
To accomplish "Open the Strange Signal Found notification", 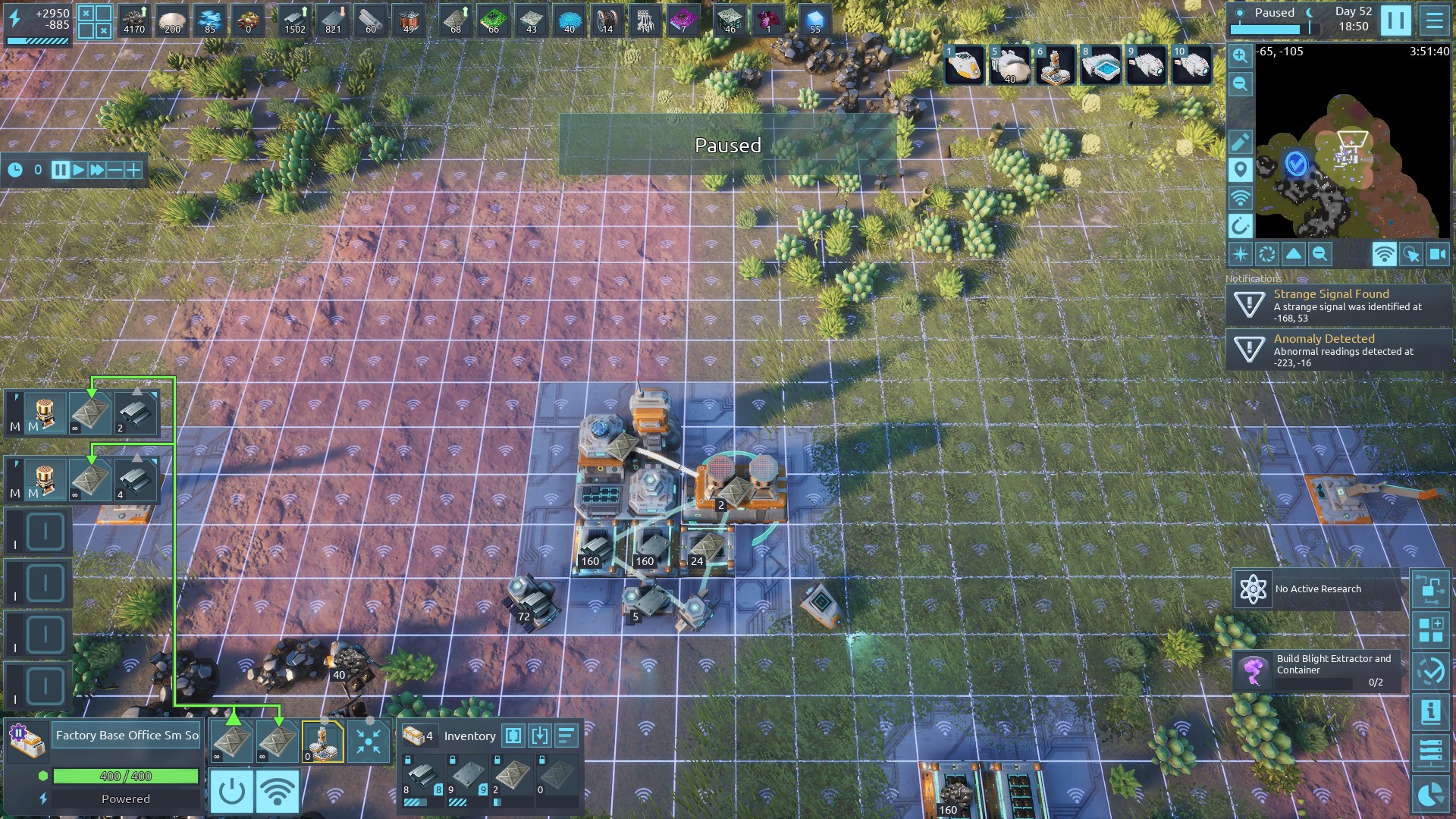I will pos(1338,305).
